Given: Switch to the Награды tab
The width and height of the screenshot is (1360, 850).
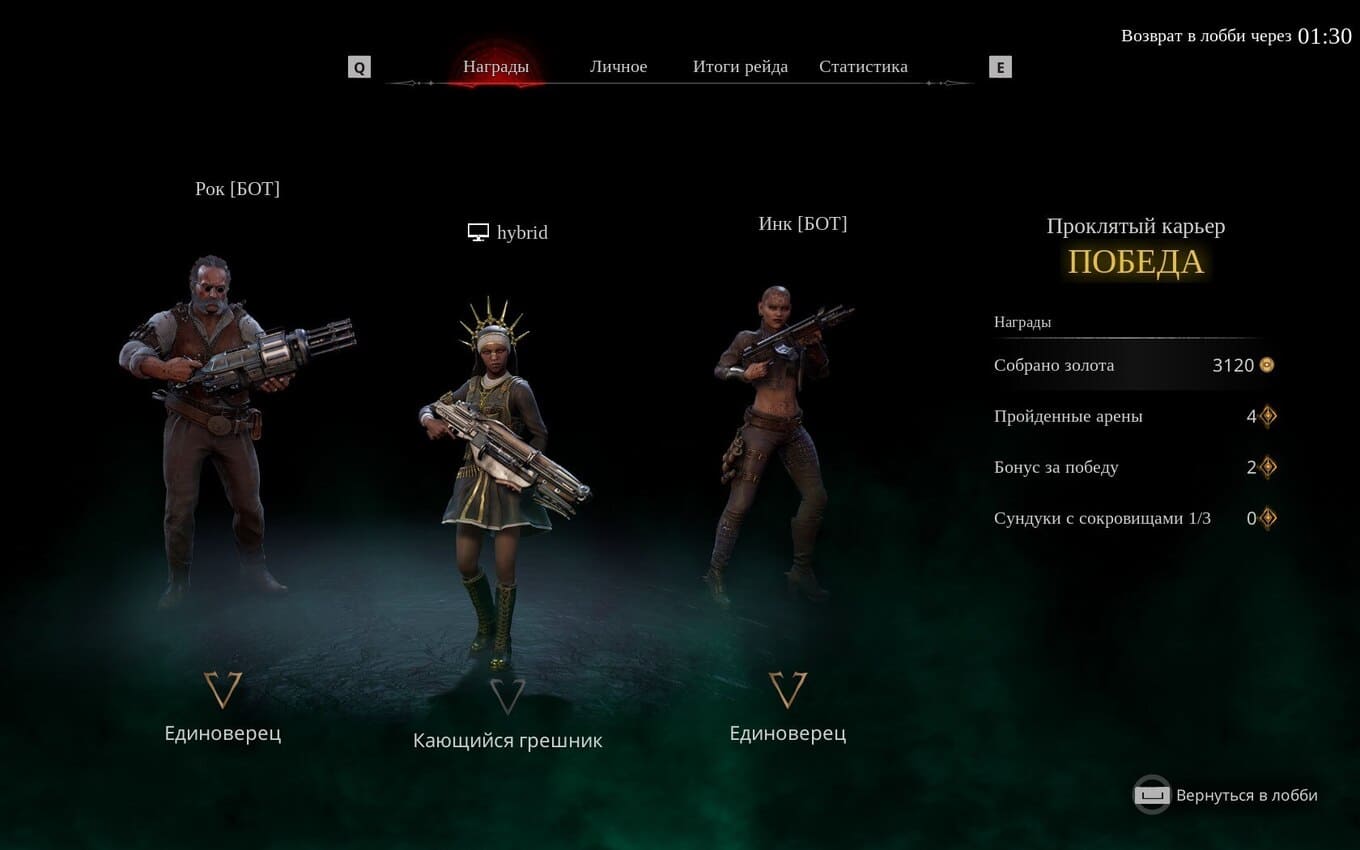Looking at the screenshot, I should coord(495,67).
